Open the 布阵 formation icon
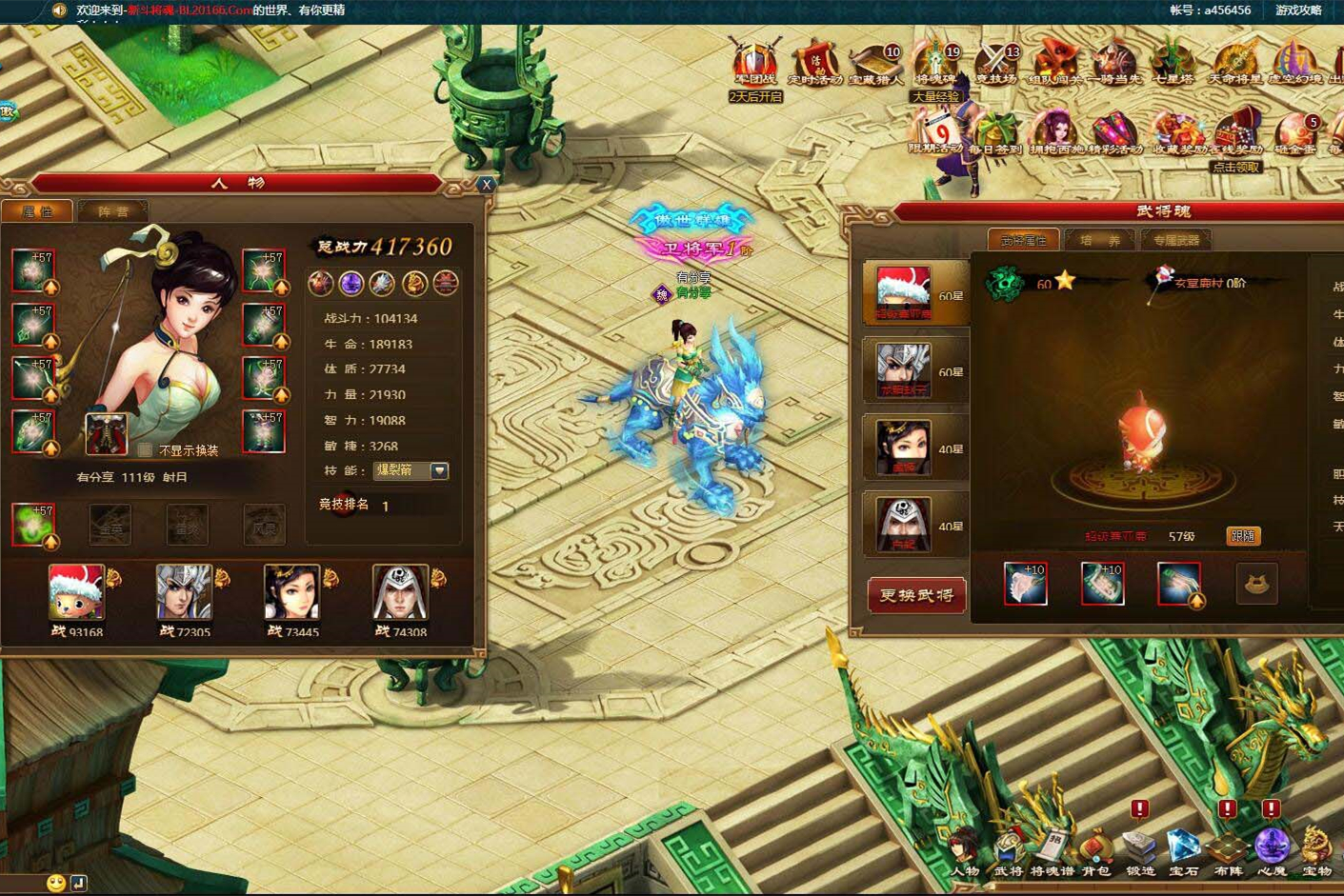This screenshot has height=896, width=1344. 1226,847
